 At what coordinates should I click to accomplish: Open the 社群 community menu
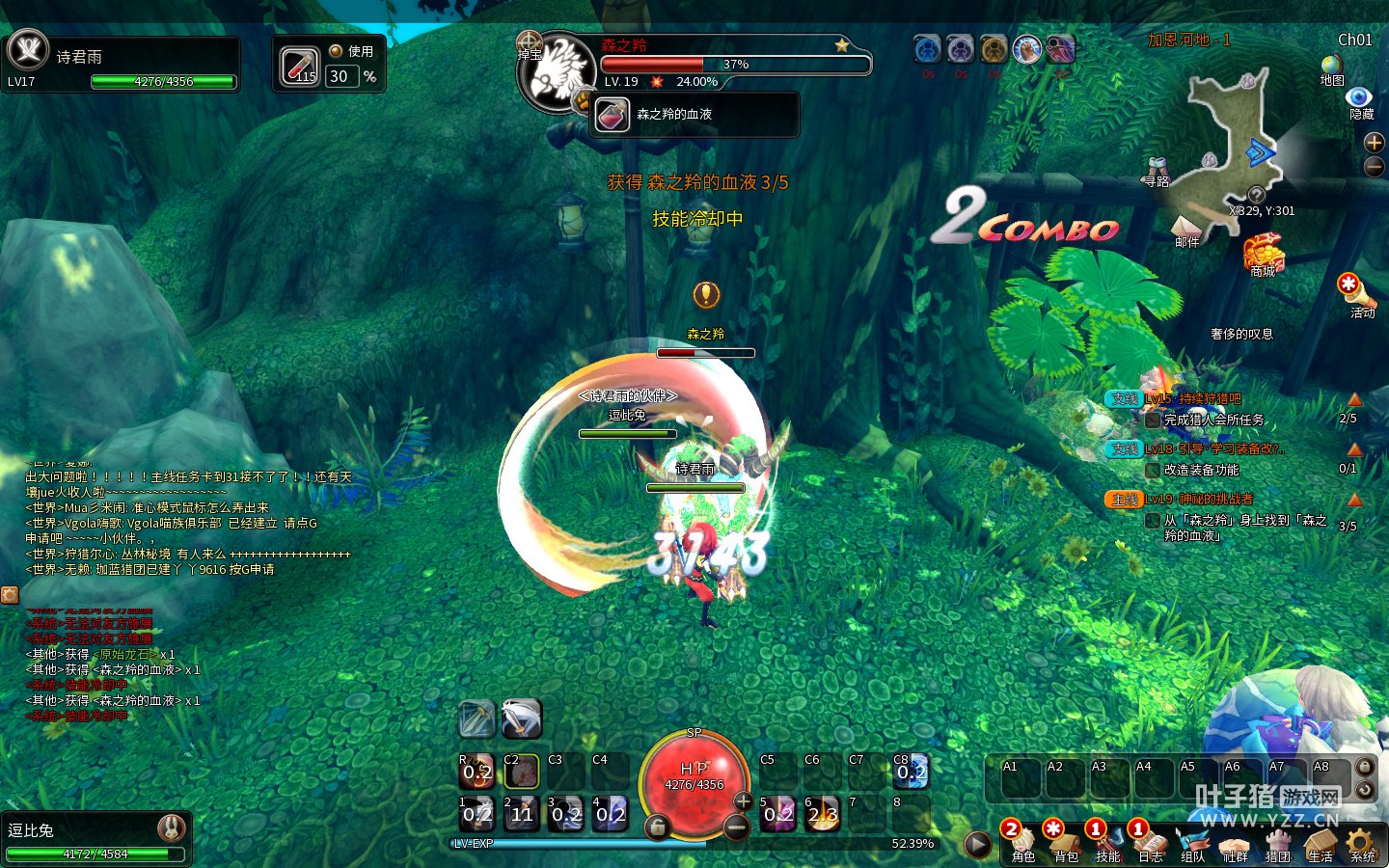[x=1235, y=843]
